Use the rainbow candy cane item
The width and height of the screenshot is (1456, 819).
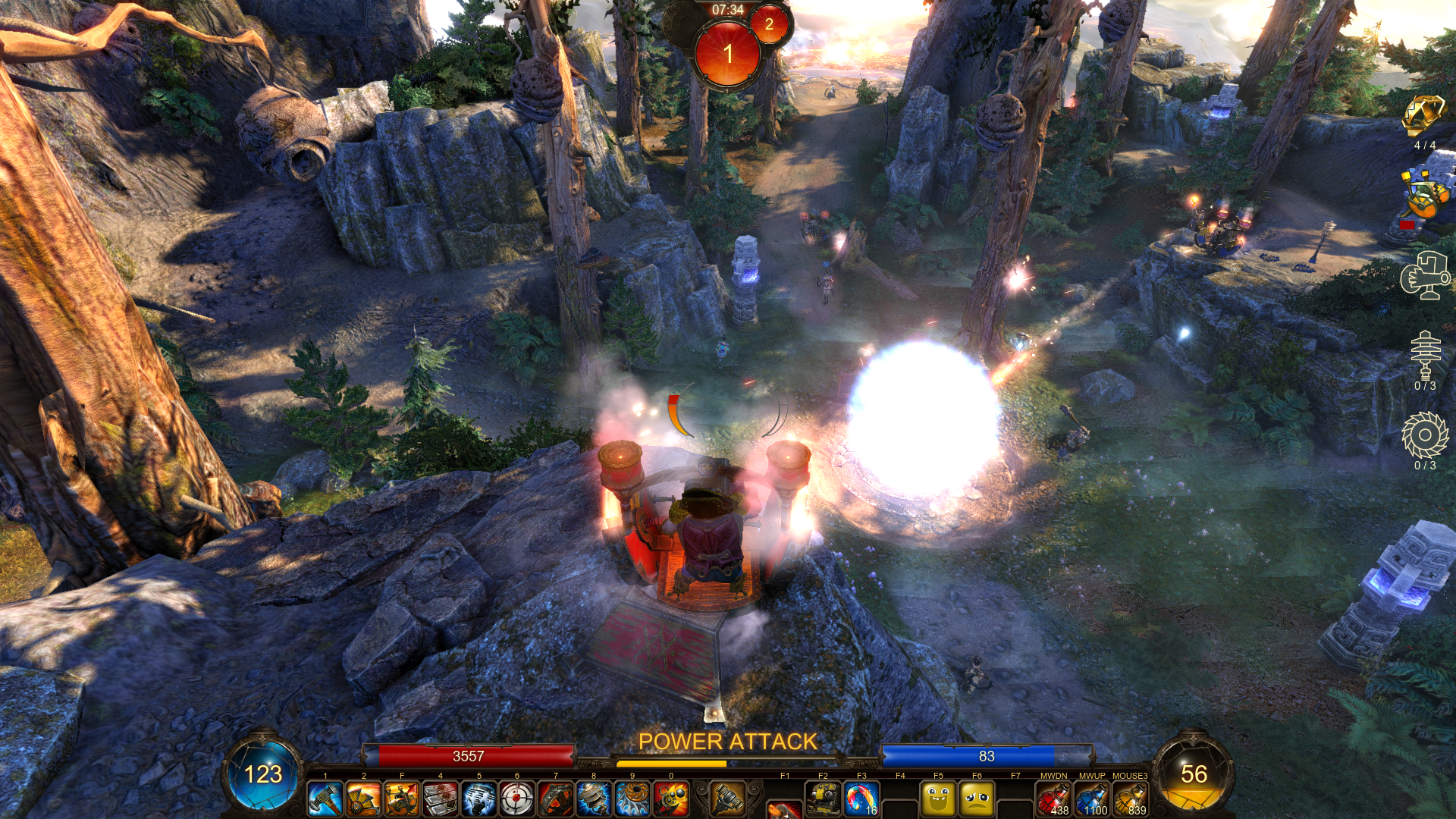(x=861, y=799)
